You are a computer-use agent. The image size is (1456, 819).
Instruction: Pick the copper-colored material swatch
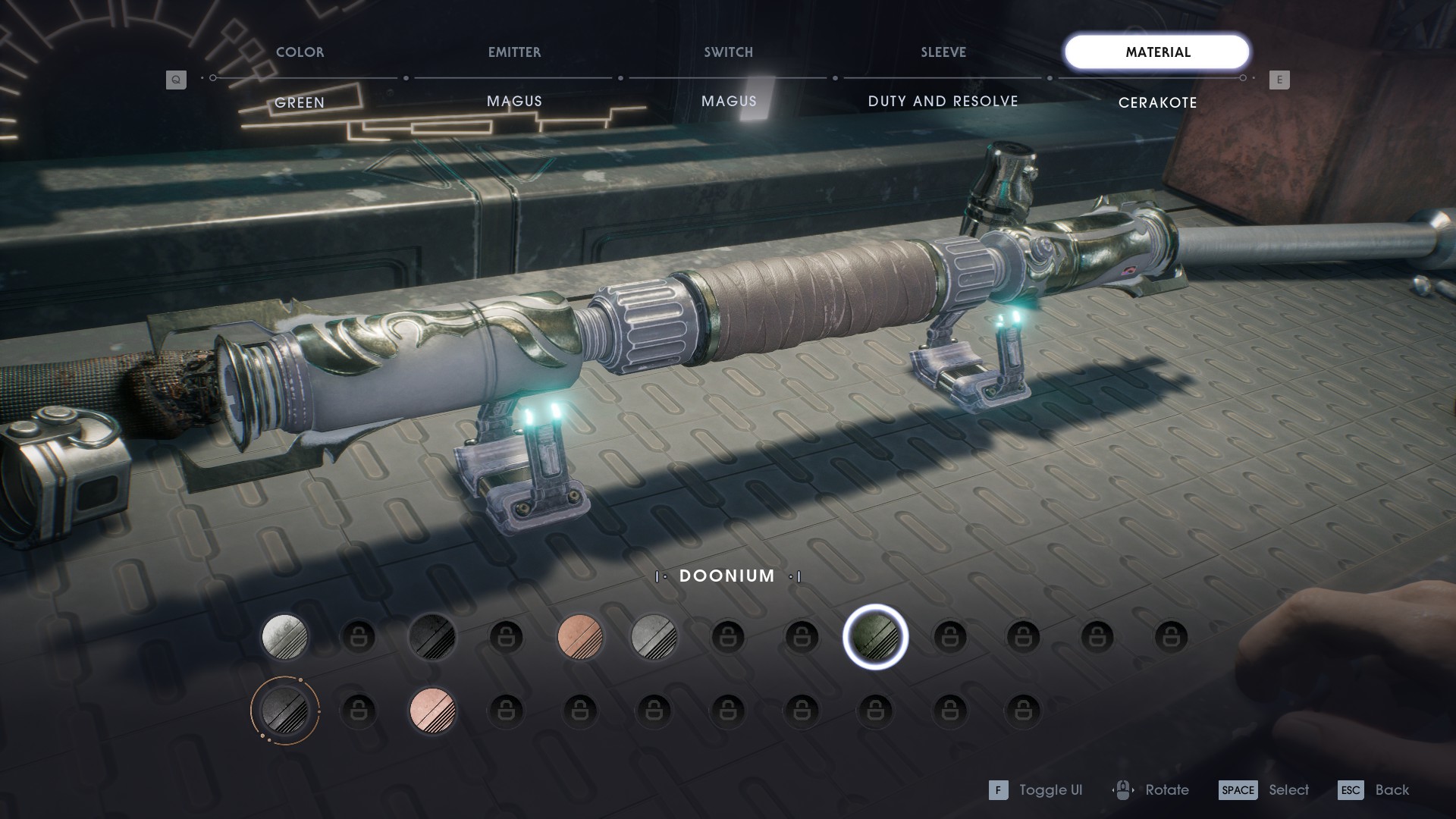(x=580, y=636)
